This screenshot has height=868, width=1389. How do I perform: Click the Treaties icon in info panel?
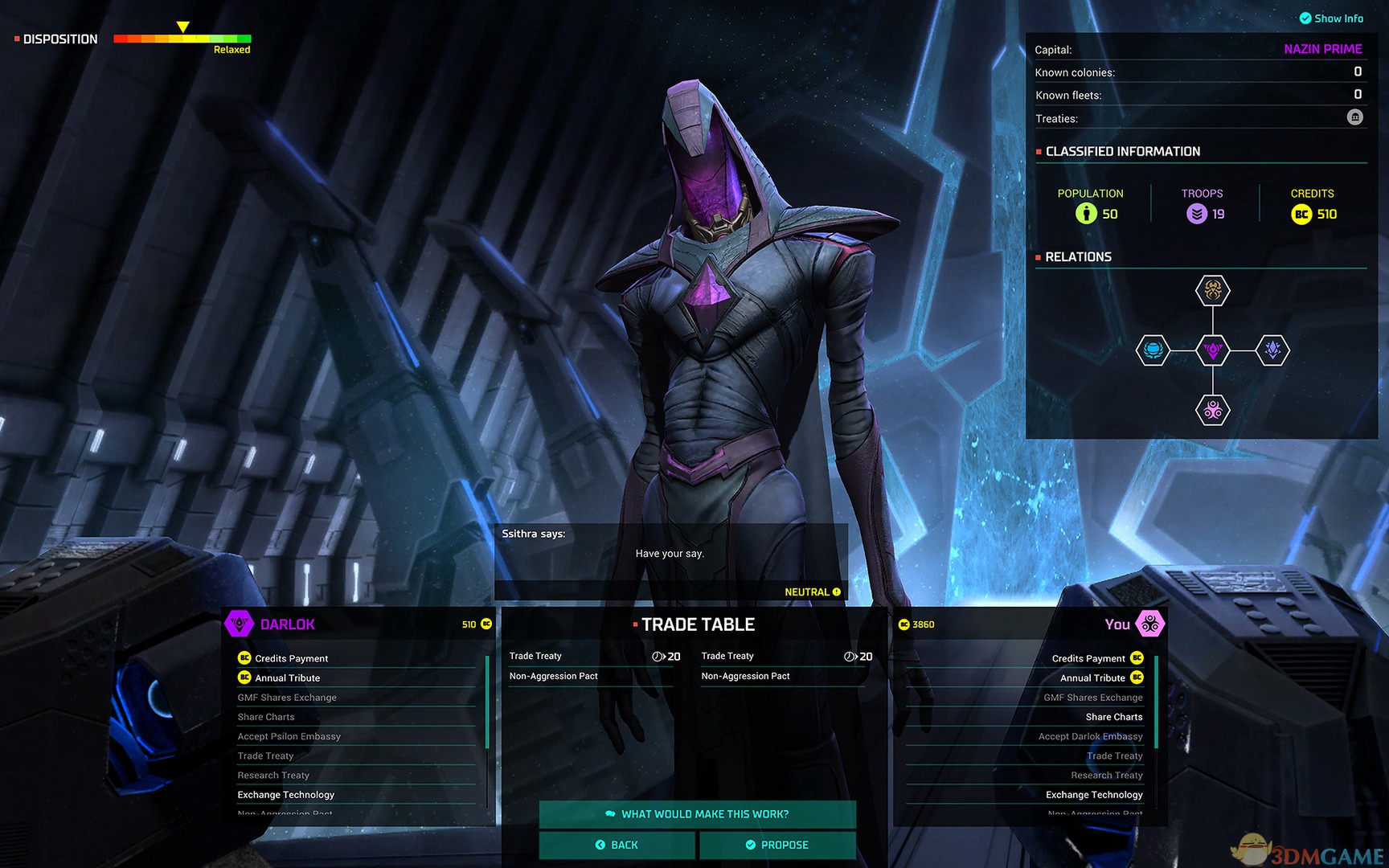pos(1355,117)
